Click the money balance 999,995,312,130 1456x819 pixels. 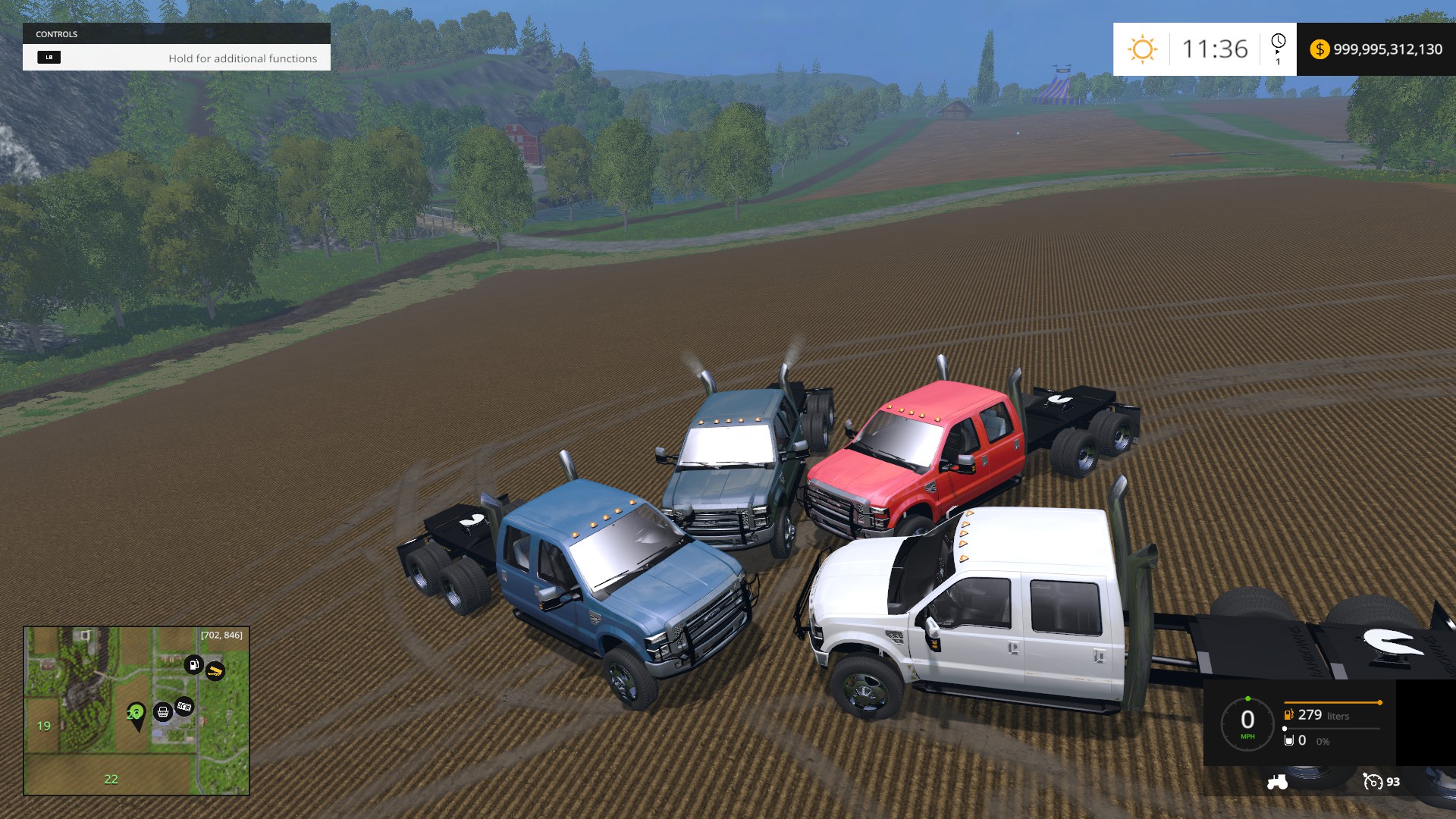click(x=1385, y=50)
